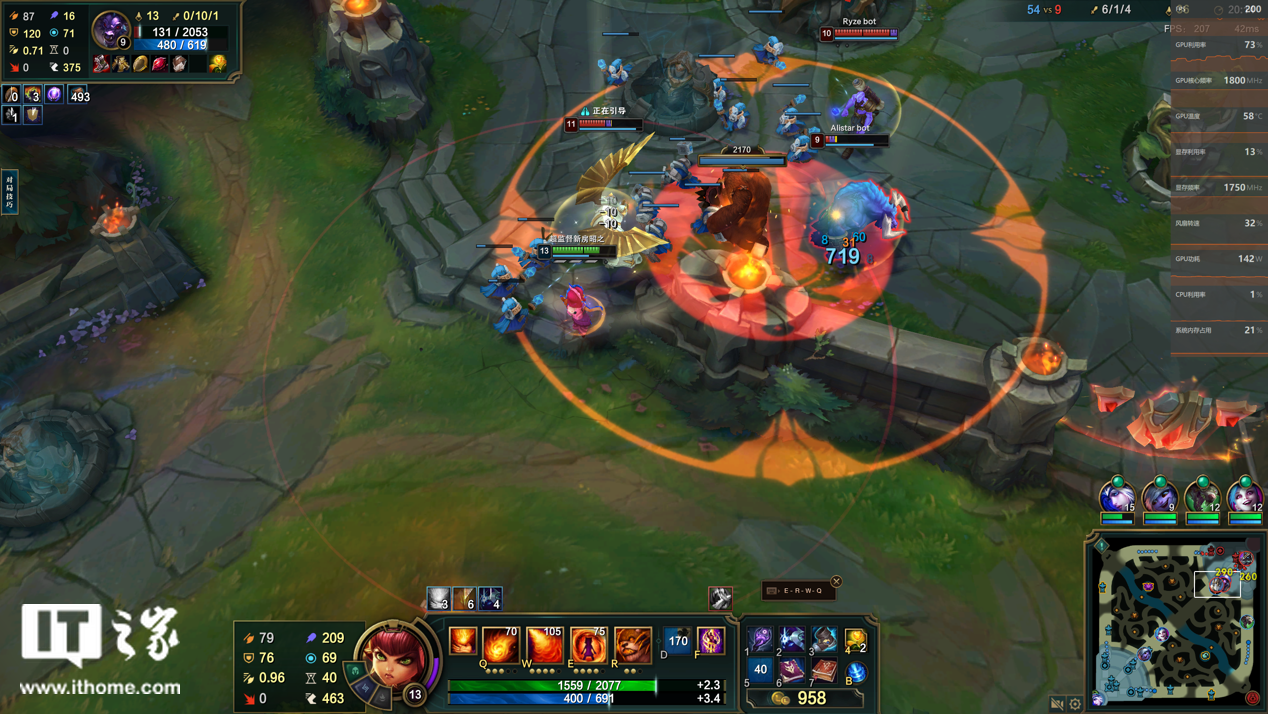Open the 对局技巧 tips tab
Image resolution: width=1268 pixels, height=714 pixels.
point(10,190)
